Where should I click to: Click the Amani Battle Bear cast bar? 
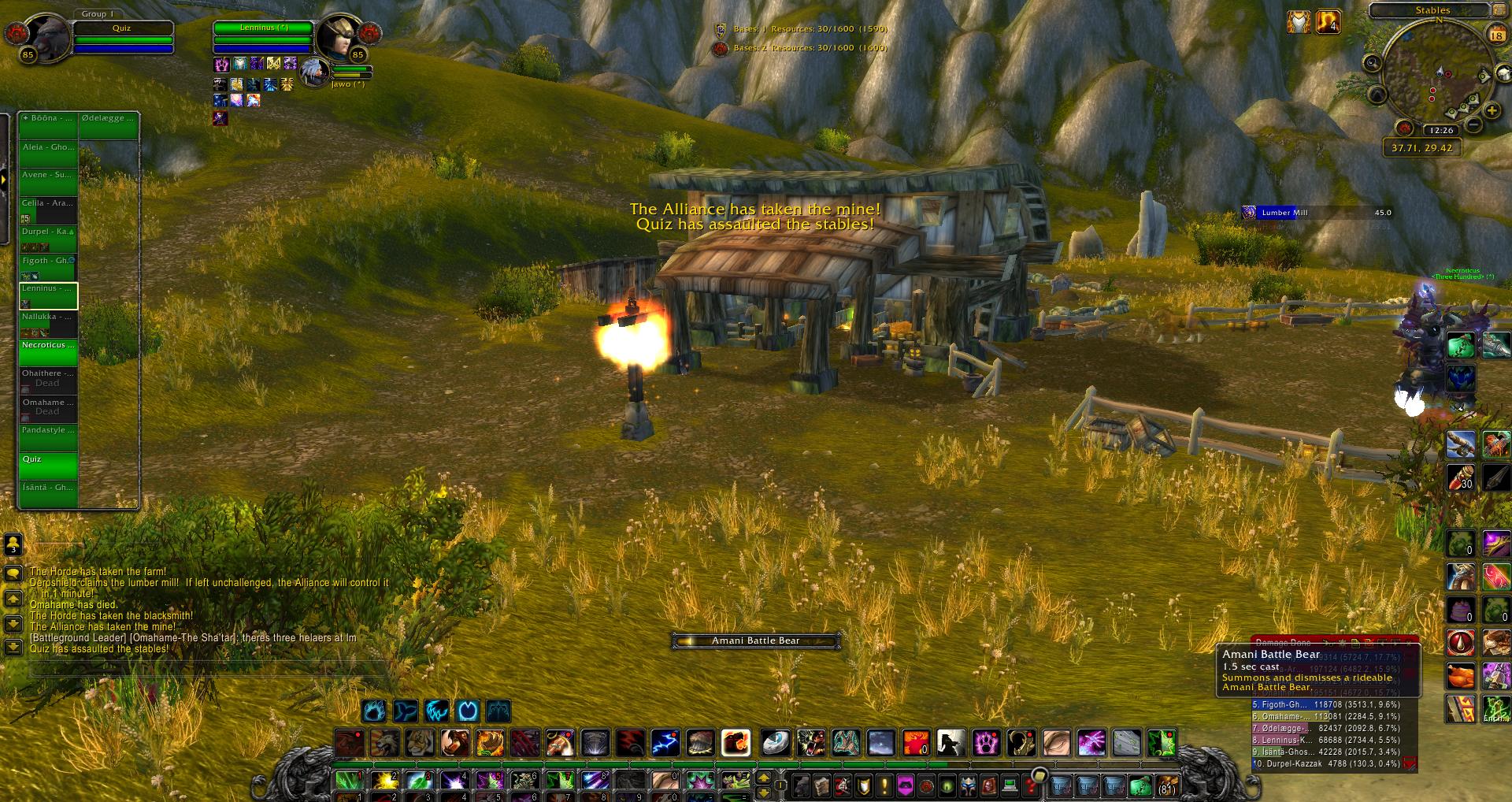coord(755,640)
